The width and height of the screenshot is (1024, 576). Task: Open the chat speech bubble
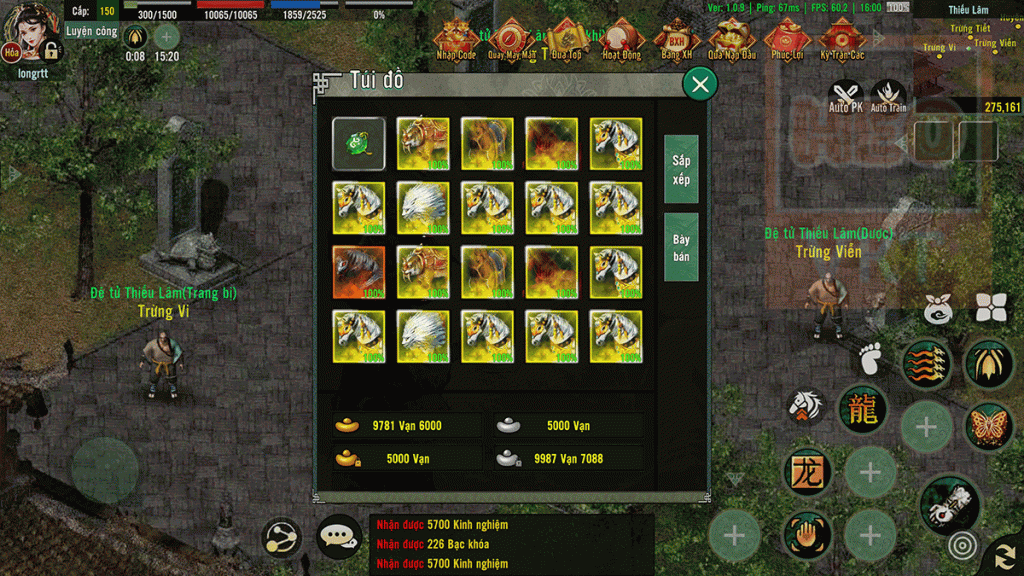pyautogui.click(x=339, y=538)
